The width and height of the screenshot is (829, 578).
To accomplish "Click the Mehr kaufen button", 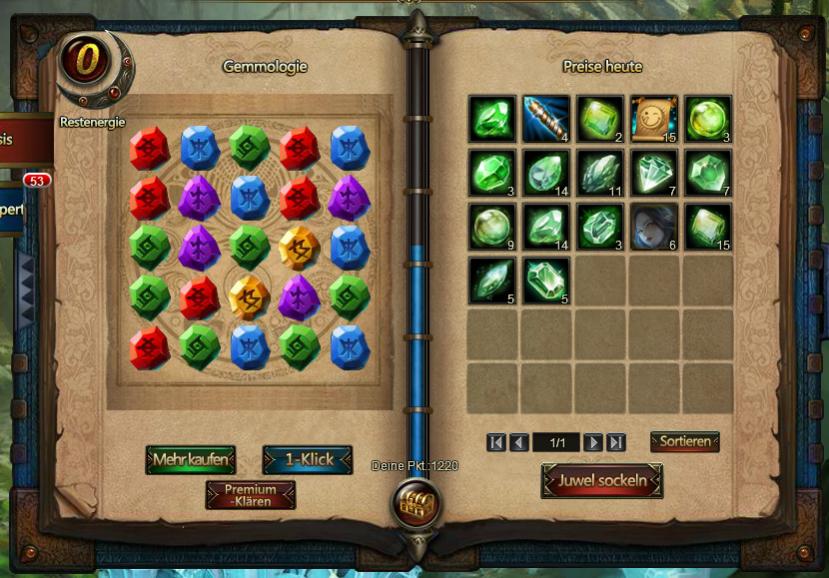I will [x=190, y=460].
